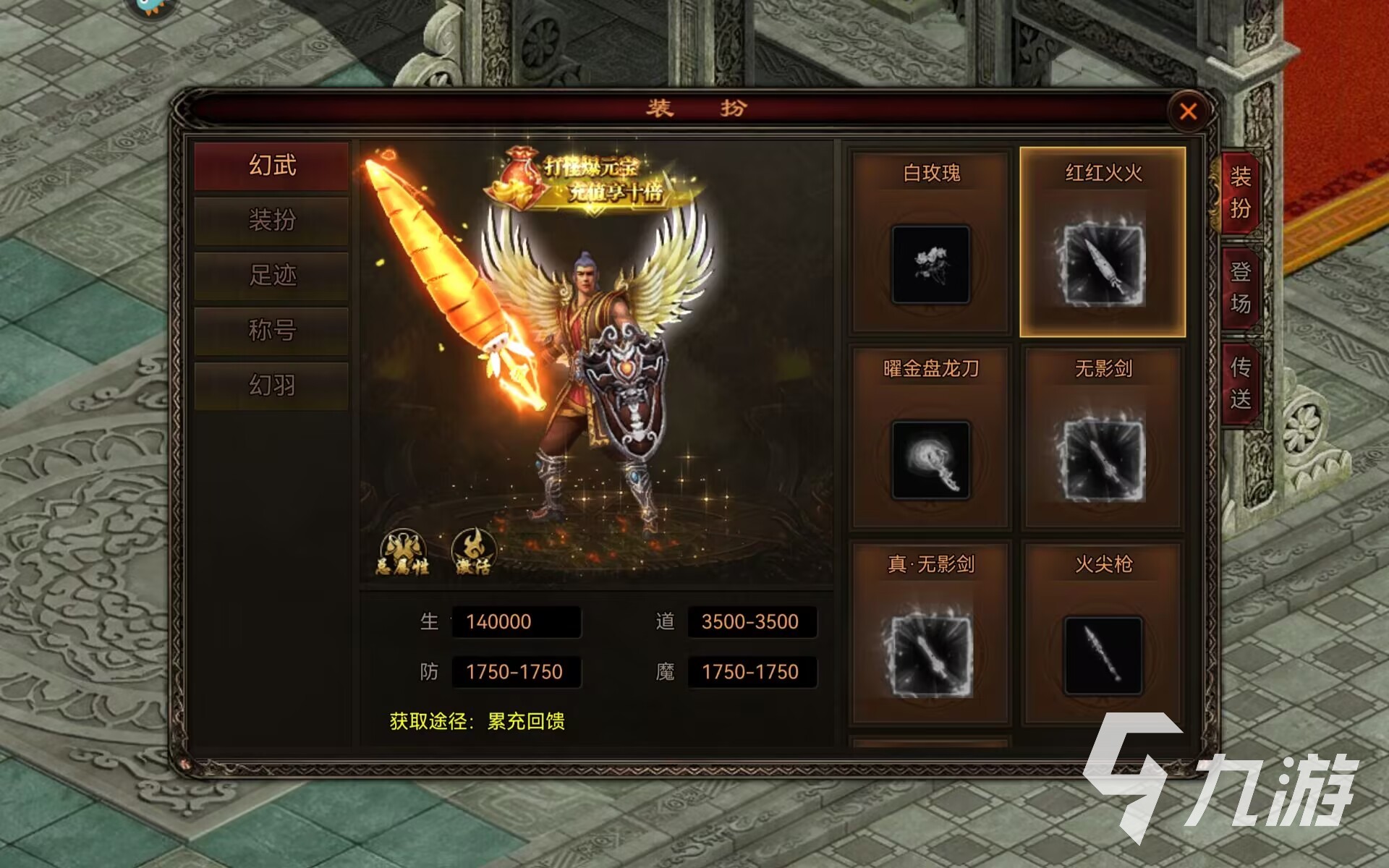Open the 总属性 total attributes icon
This screenshot has width=1389, height=868.
pos(402,553)
